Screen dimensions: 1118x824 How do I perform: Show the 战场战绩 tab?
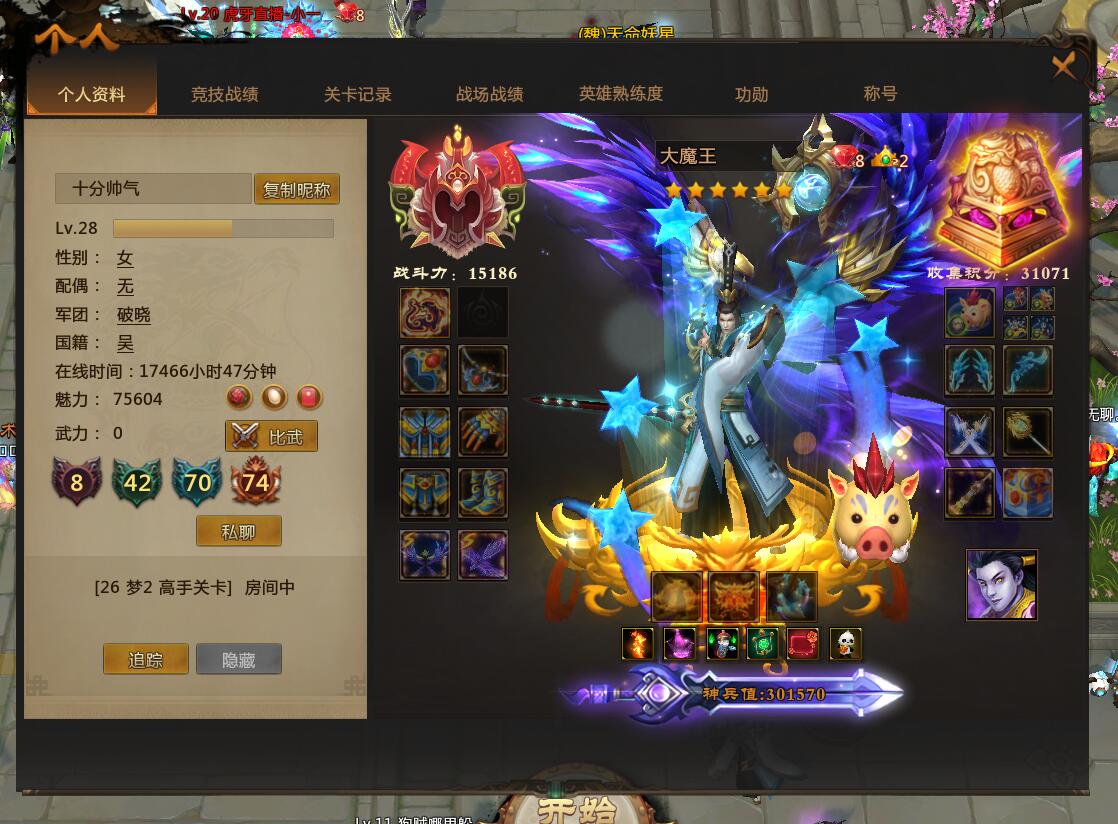pyautogui.click(x=490, y=95)
